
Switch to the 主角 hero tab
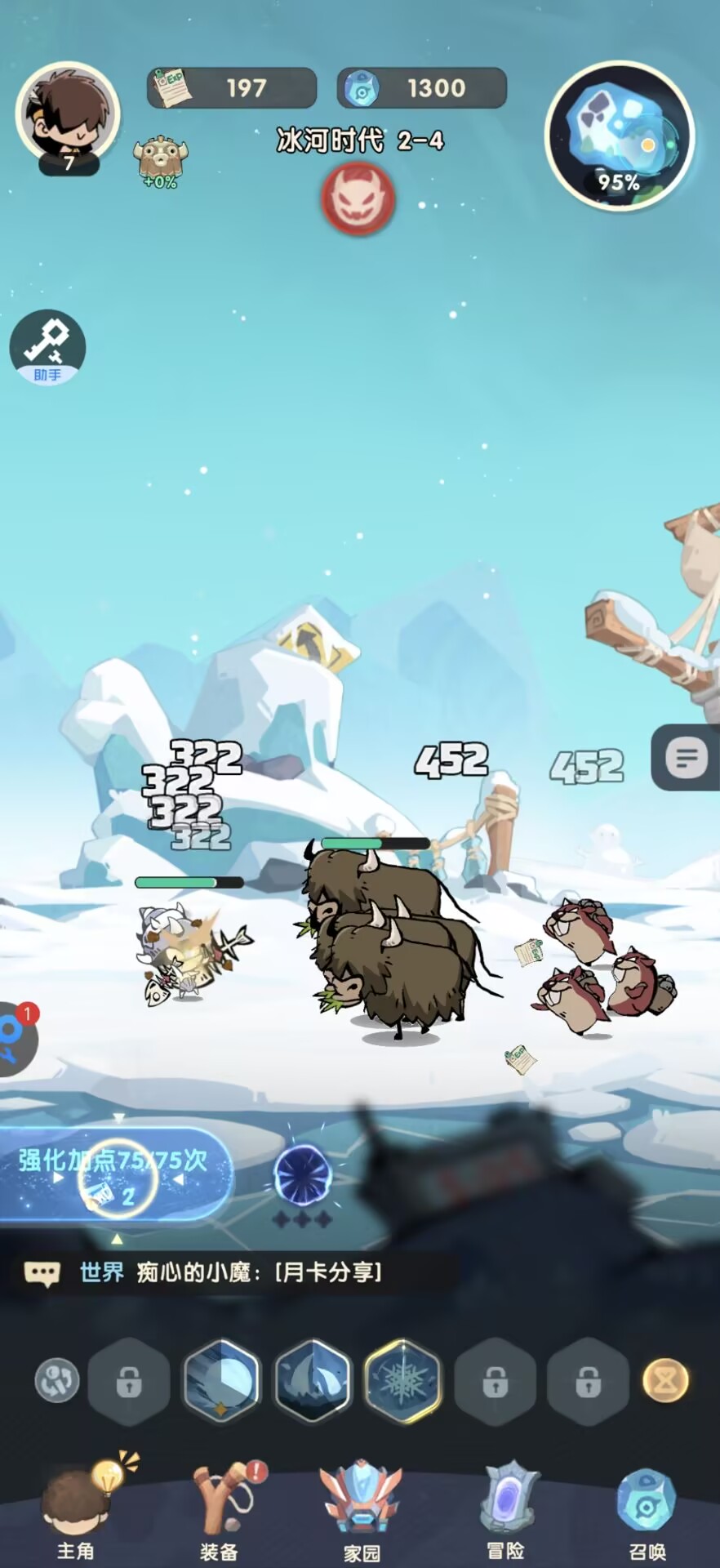[76, 1511]
